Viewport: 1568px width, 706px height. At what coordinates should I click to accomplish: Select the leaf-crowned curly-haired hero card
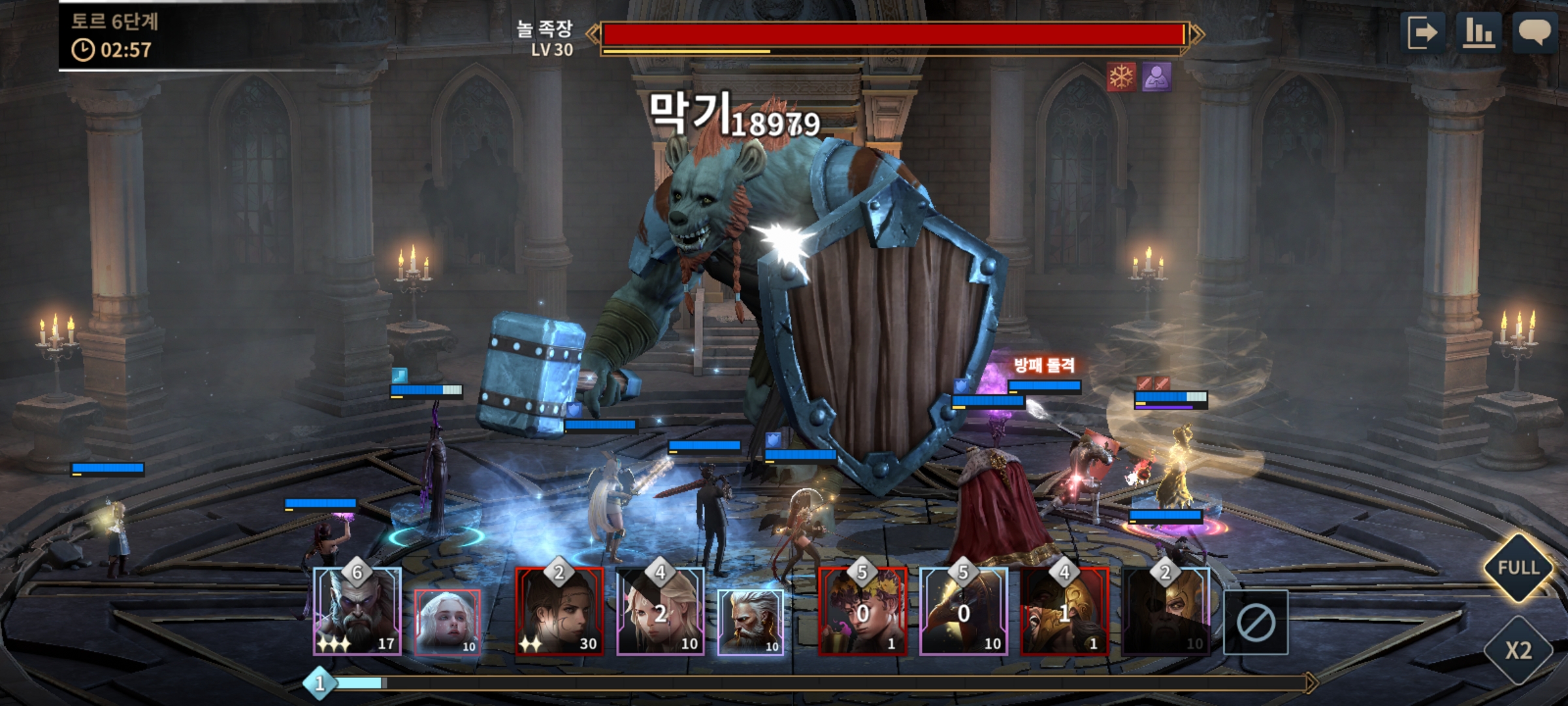[862, 613]
